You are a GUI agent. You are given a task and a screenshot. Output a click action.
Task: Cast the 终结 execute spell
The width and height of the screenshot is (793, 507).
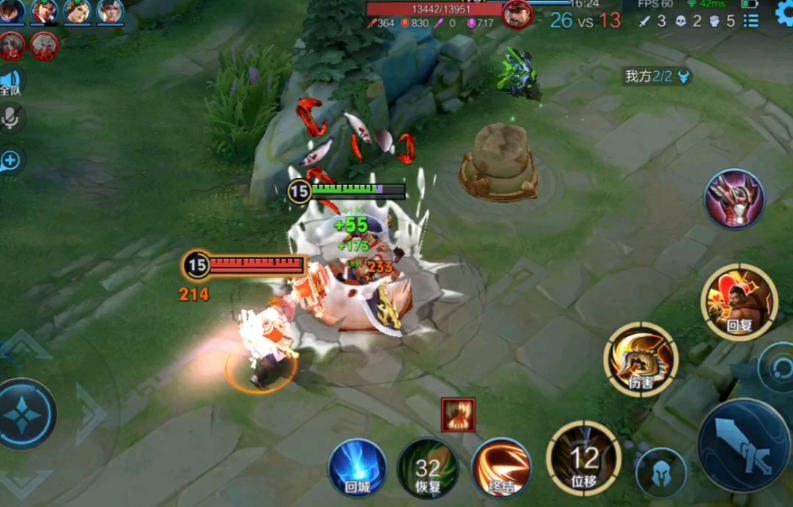point(500,467)
